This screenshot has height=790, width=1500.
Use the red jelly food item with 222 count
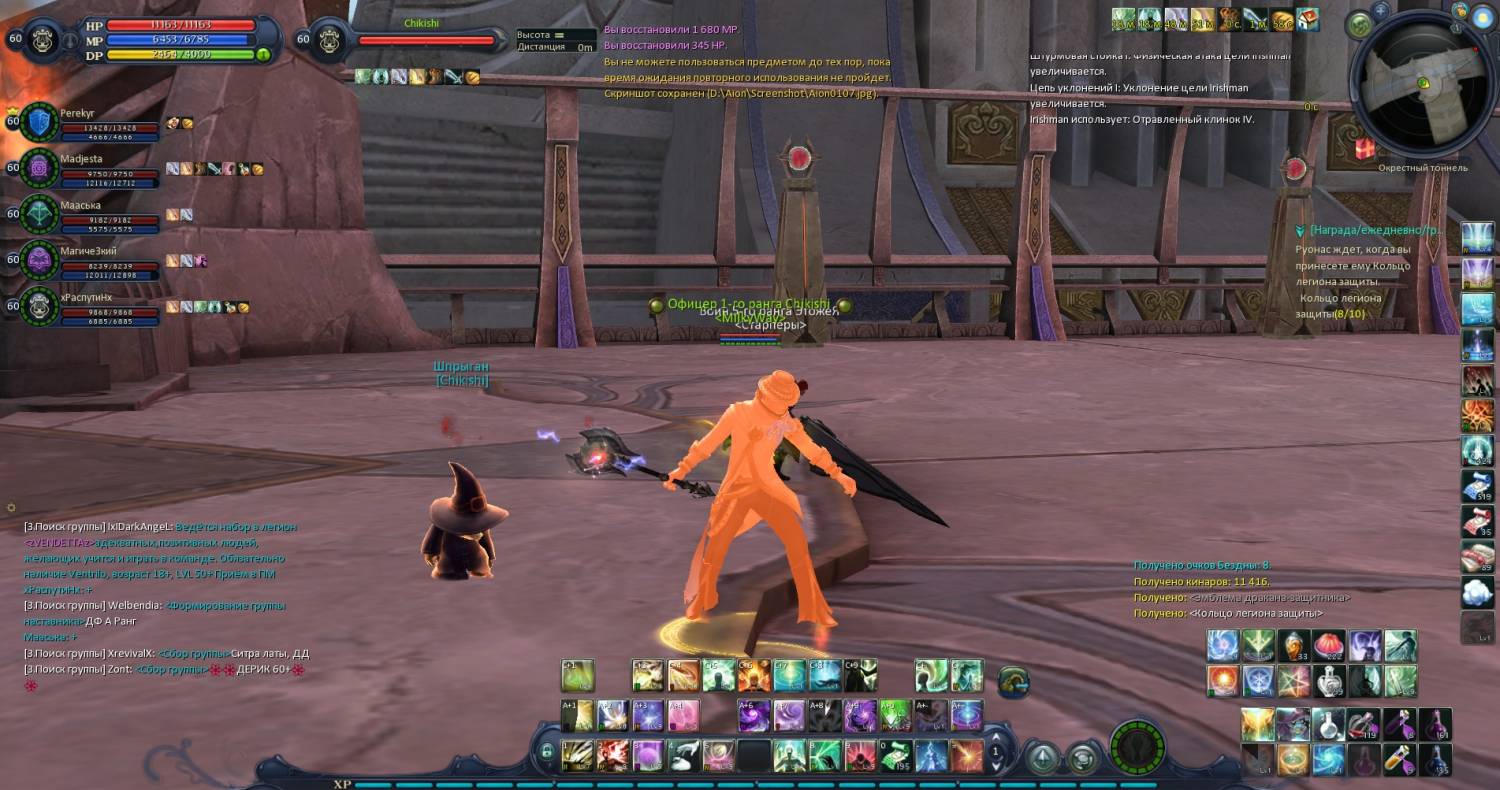coord(1328,645)
